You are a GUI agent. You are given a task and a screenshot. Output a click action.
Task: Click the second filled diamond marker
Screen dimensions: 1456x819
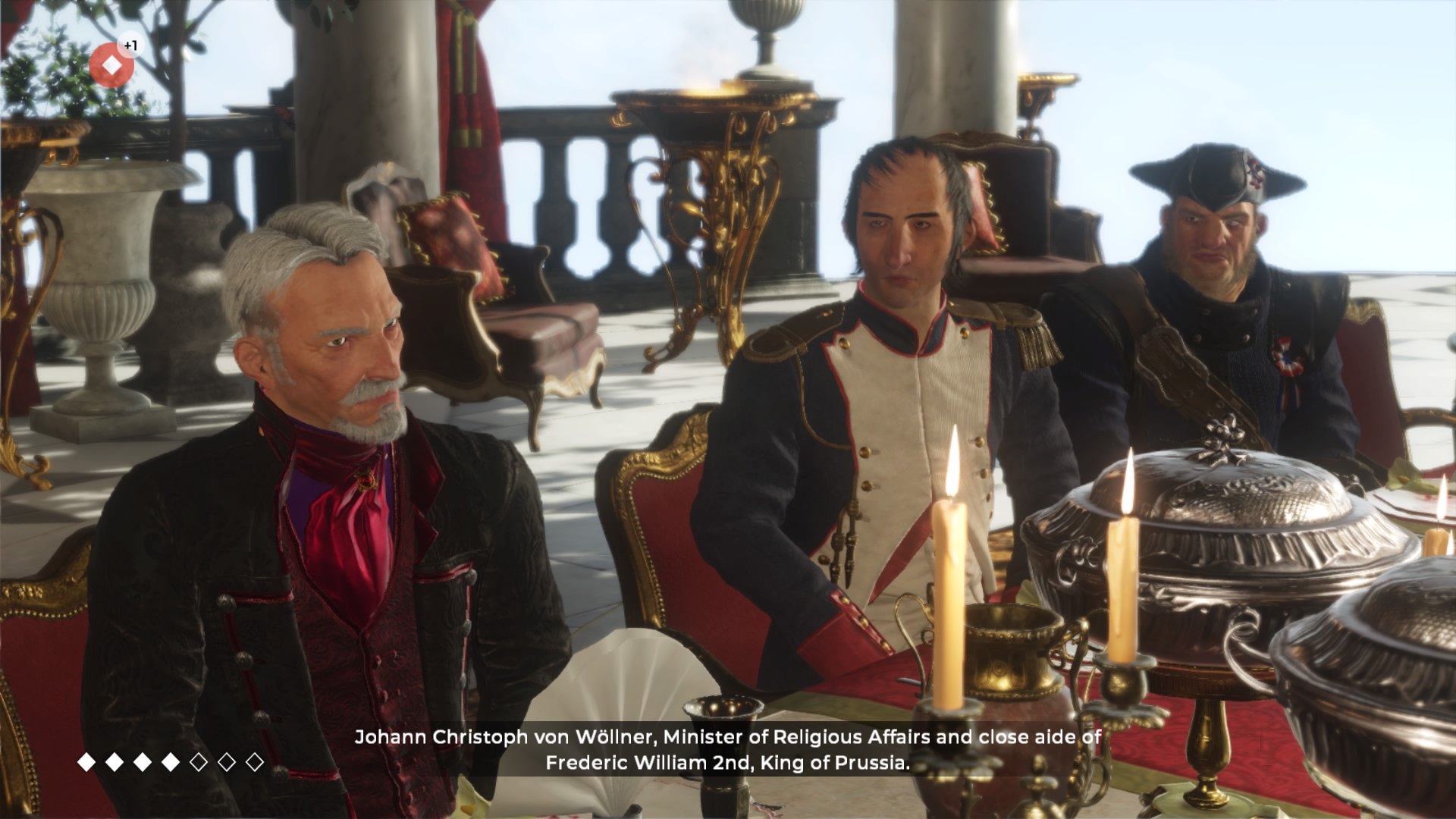[115, 761]
